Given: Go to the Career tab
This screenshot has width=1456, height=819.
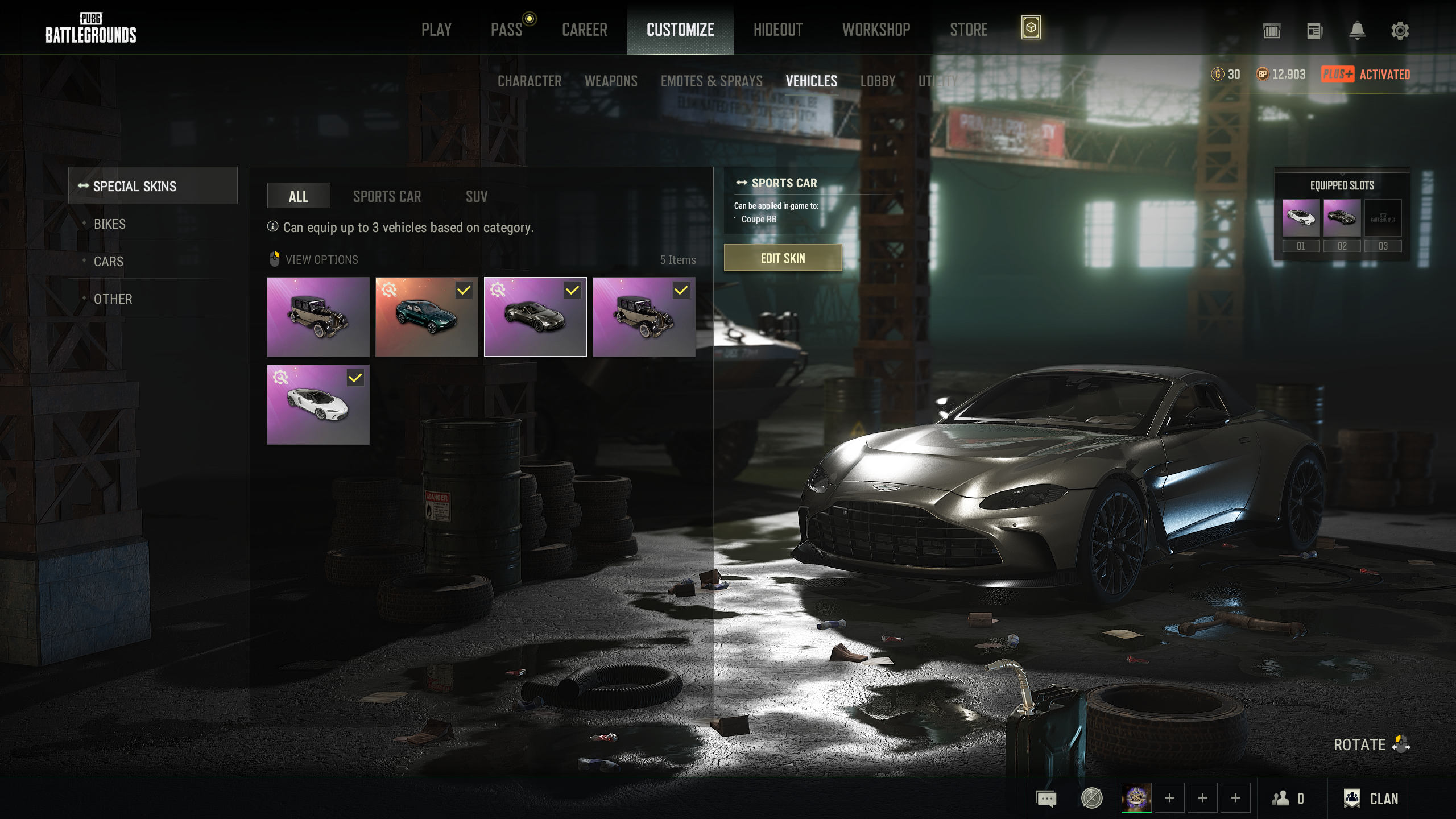Looking at the screenshot, I should 584,30.
